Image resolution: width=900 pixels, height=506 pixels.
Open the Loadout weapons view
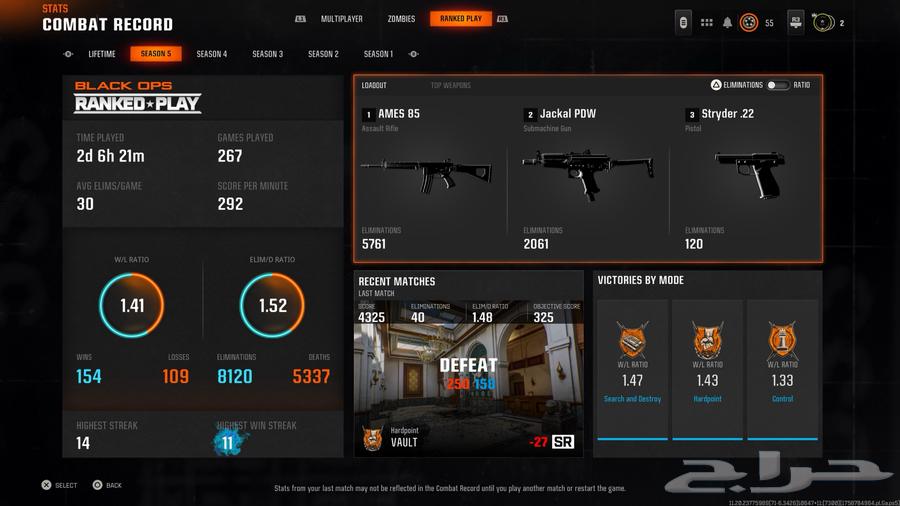coord(374,86)
